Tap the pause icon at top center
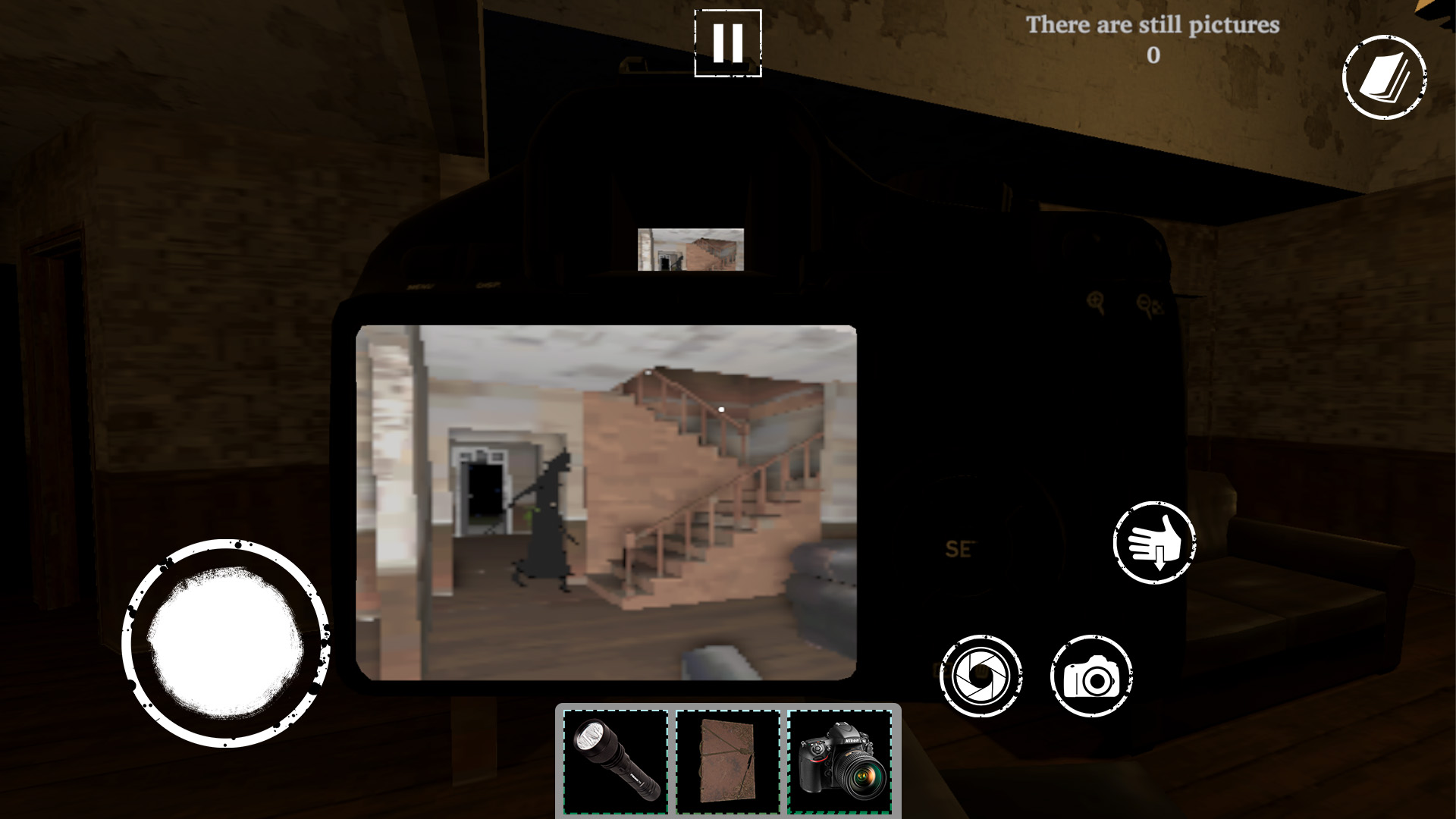This screenshot has height=819, width=1456. [726, 43]
